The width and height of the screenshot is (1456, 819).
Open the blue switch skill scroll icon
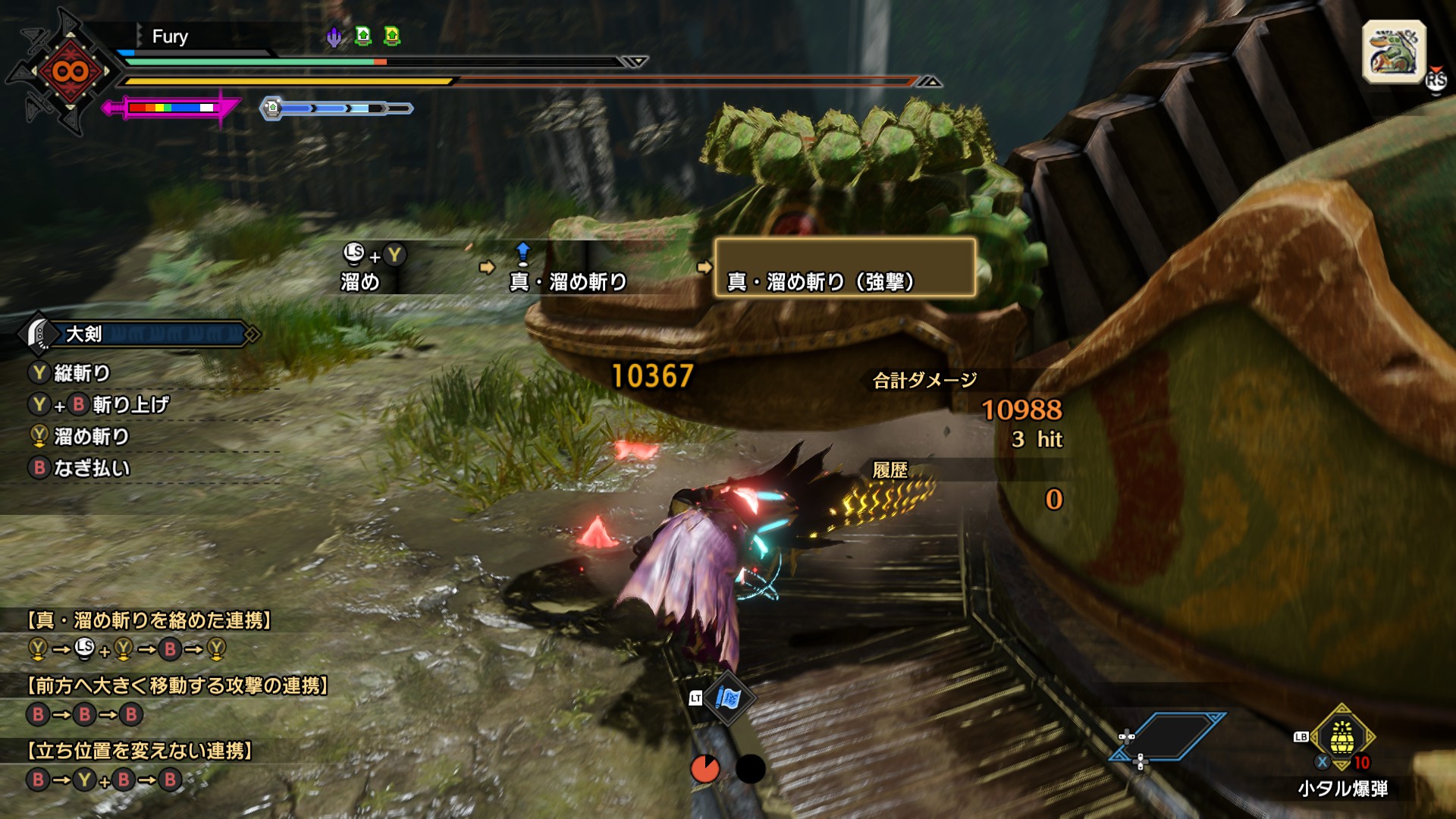click(x=727, y=698)
